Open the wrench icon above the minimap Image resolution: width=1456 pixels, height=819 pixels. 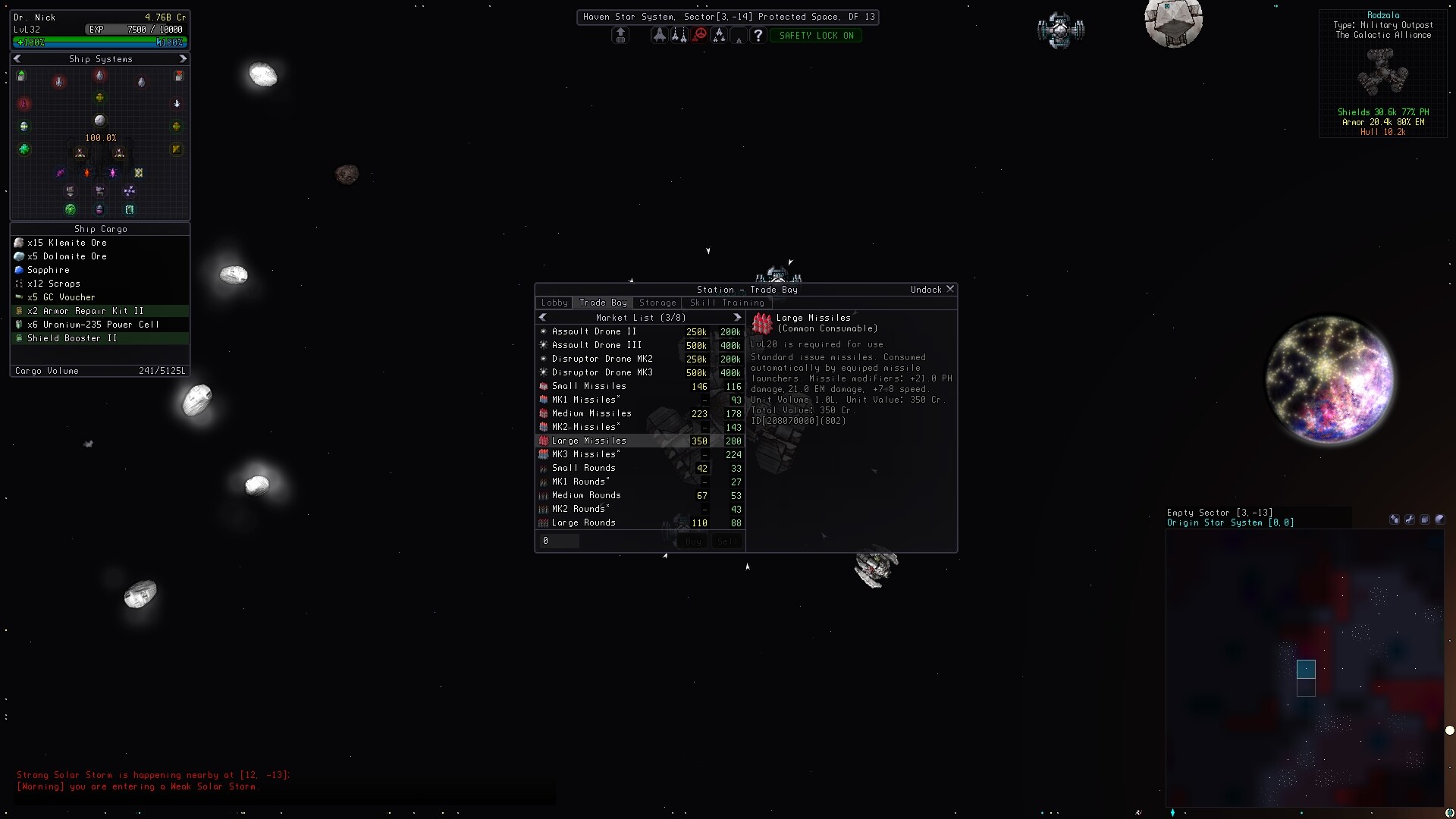1410,519
